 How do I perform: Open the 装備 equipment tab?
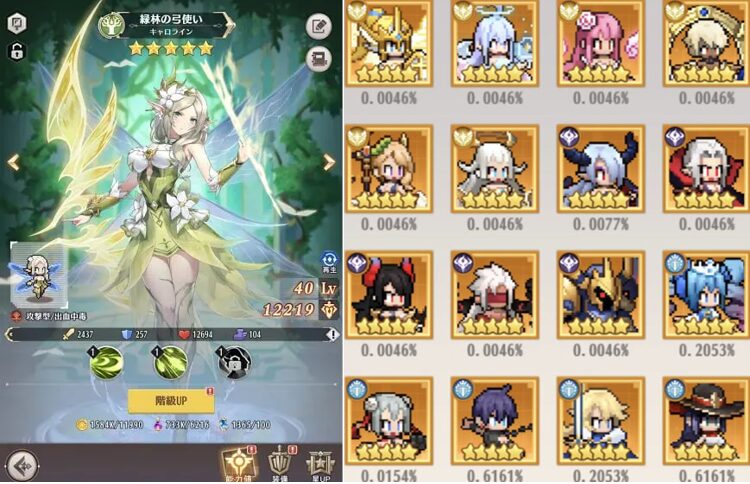click(279, 461)
